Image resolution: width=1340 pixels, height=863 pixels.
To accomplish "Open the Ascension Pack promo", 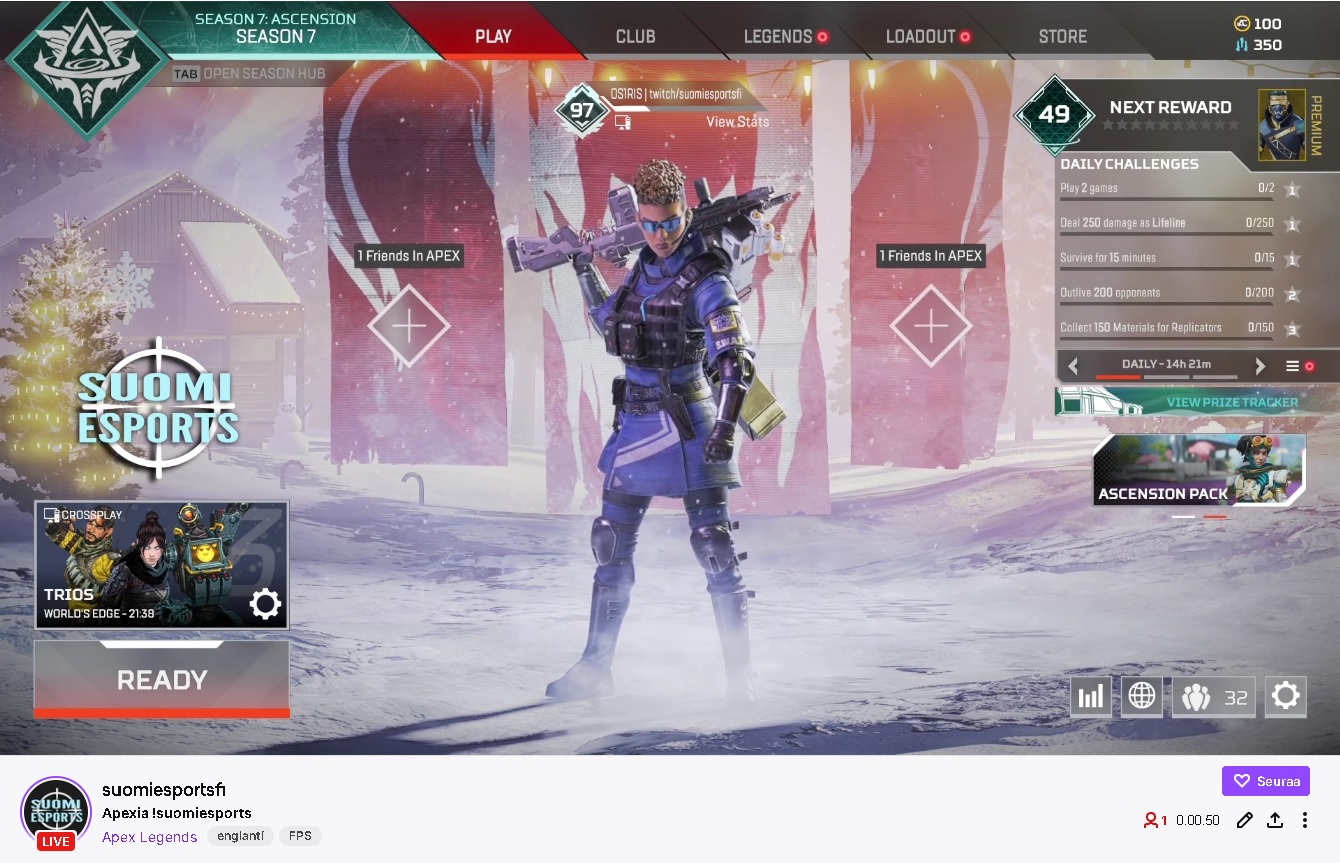I will 1199,470.
